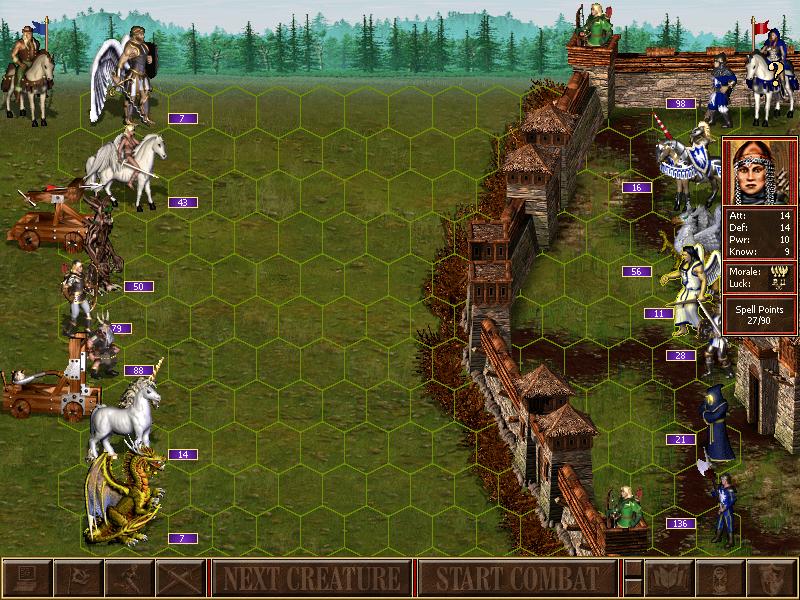Open the spellbook to cast a spell
The height and width of the screenshot is (600, 800).
click(667, 578)
